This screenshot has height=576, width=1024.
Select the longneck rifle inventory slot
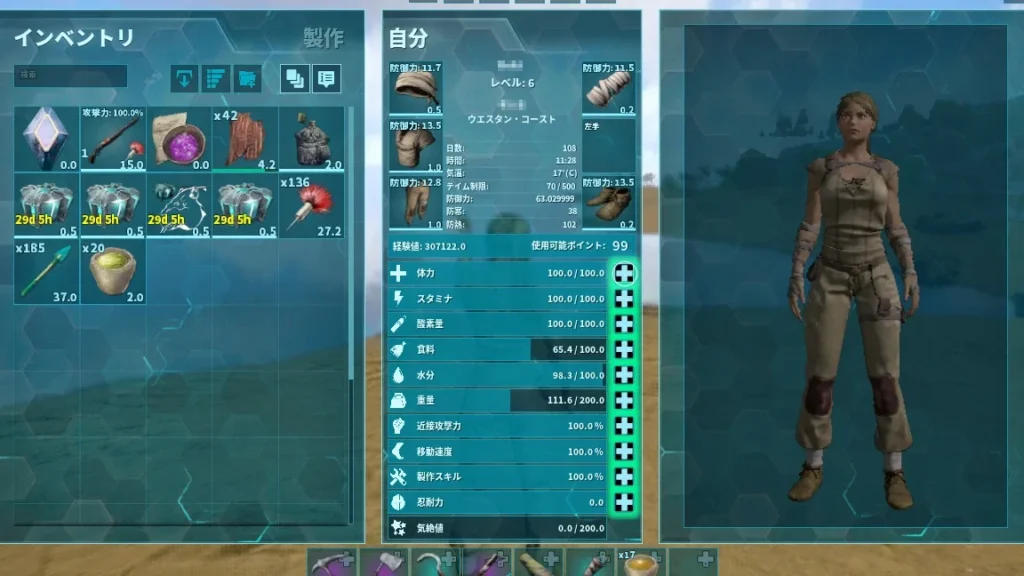(x=113, y=139)
